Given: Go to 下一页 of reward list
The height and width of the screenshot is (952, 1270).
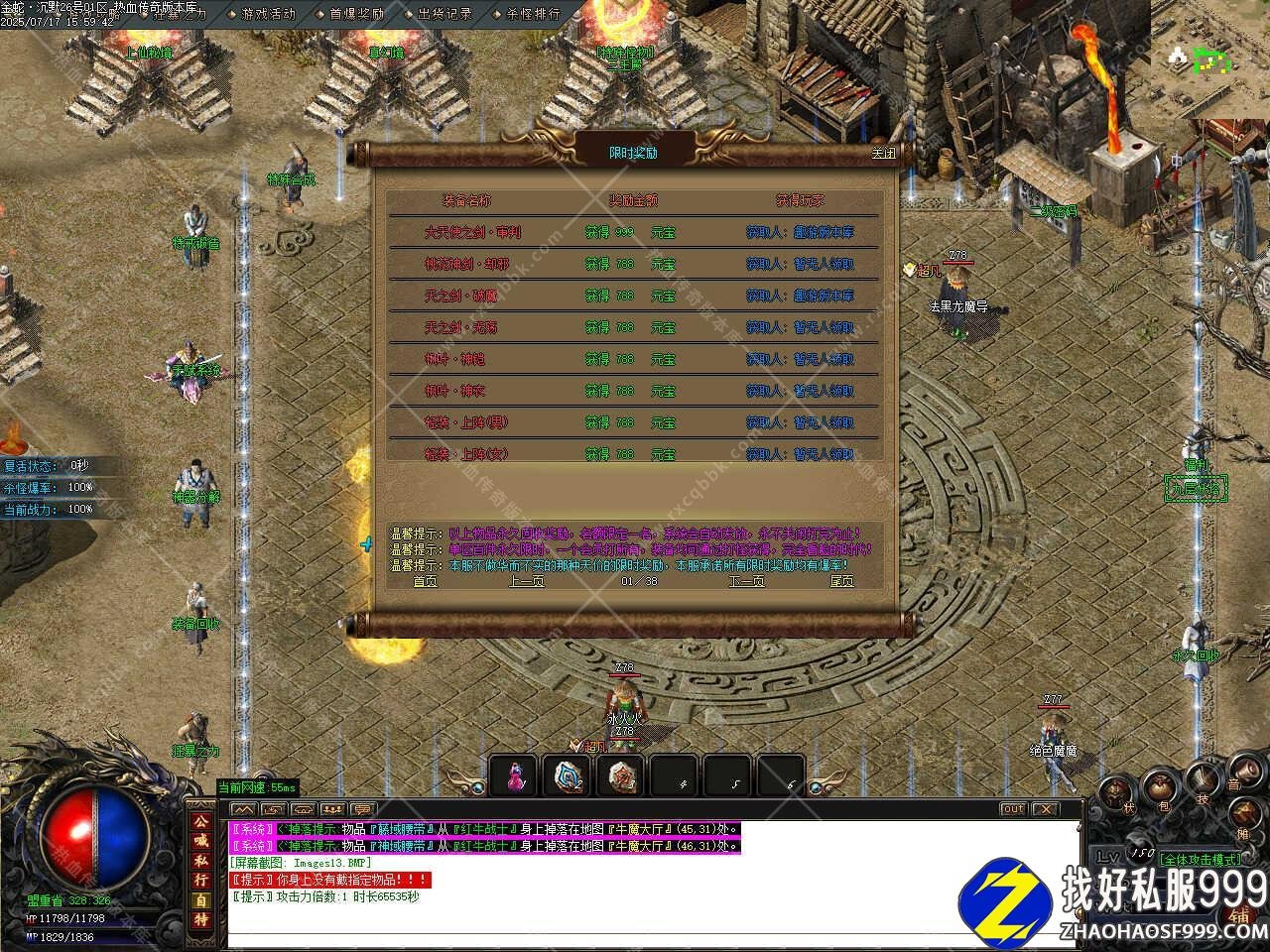Looking at the screenshot, I should pos(746,581).
